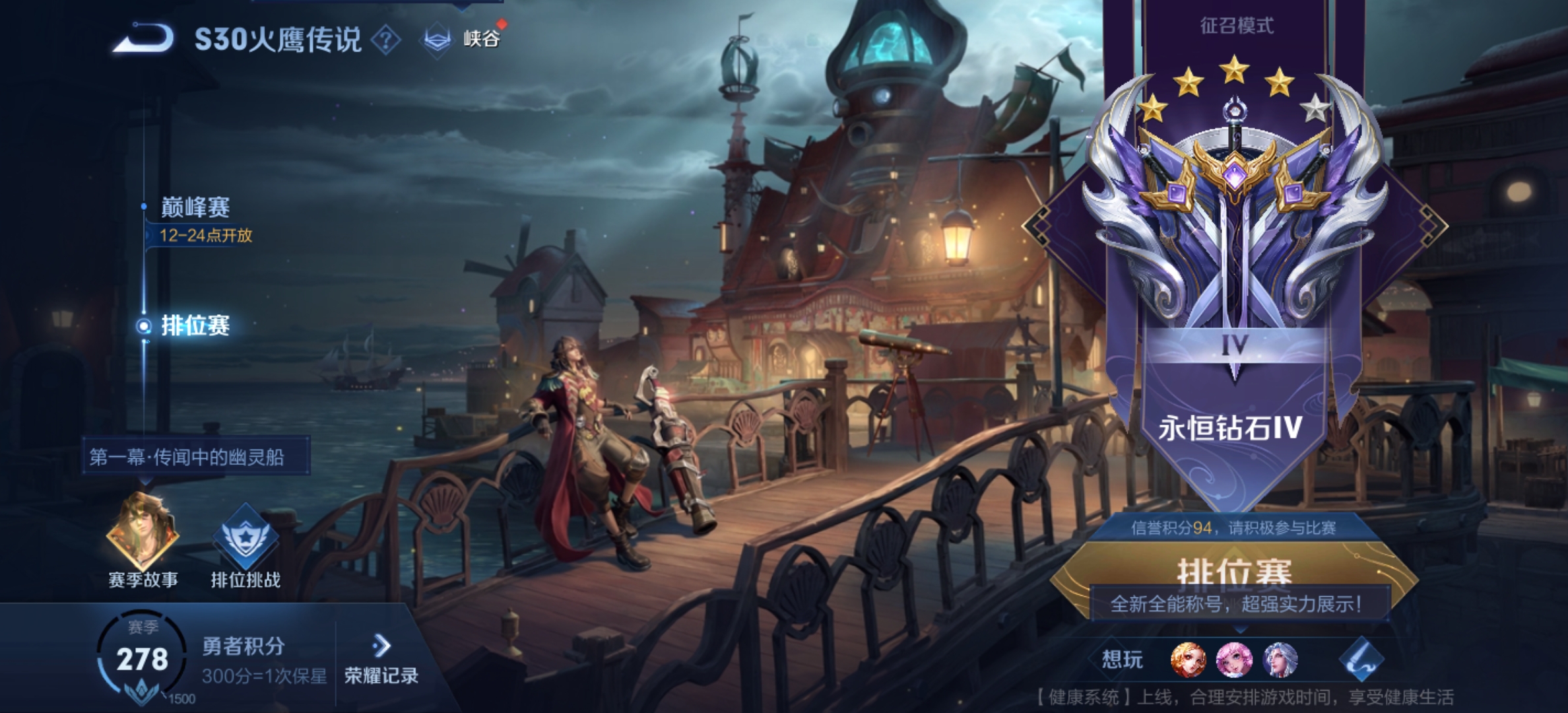Choose the 排位赛 tab in side list
1568x713 pixels.
coord(195,325)
